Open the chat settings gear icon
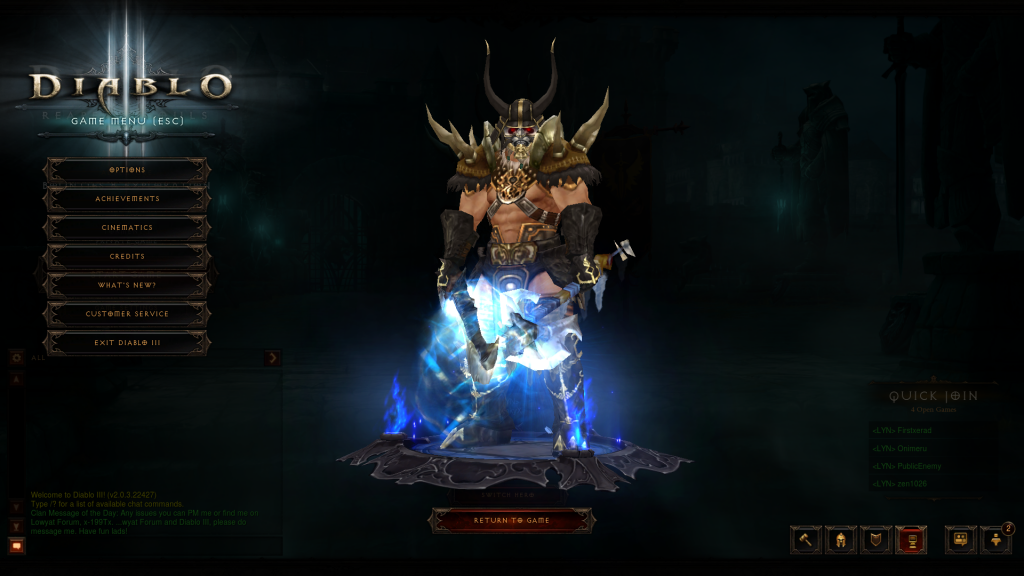 click(x=17, y=357)
